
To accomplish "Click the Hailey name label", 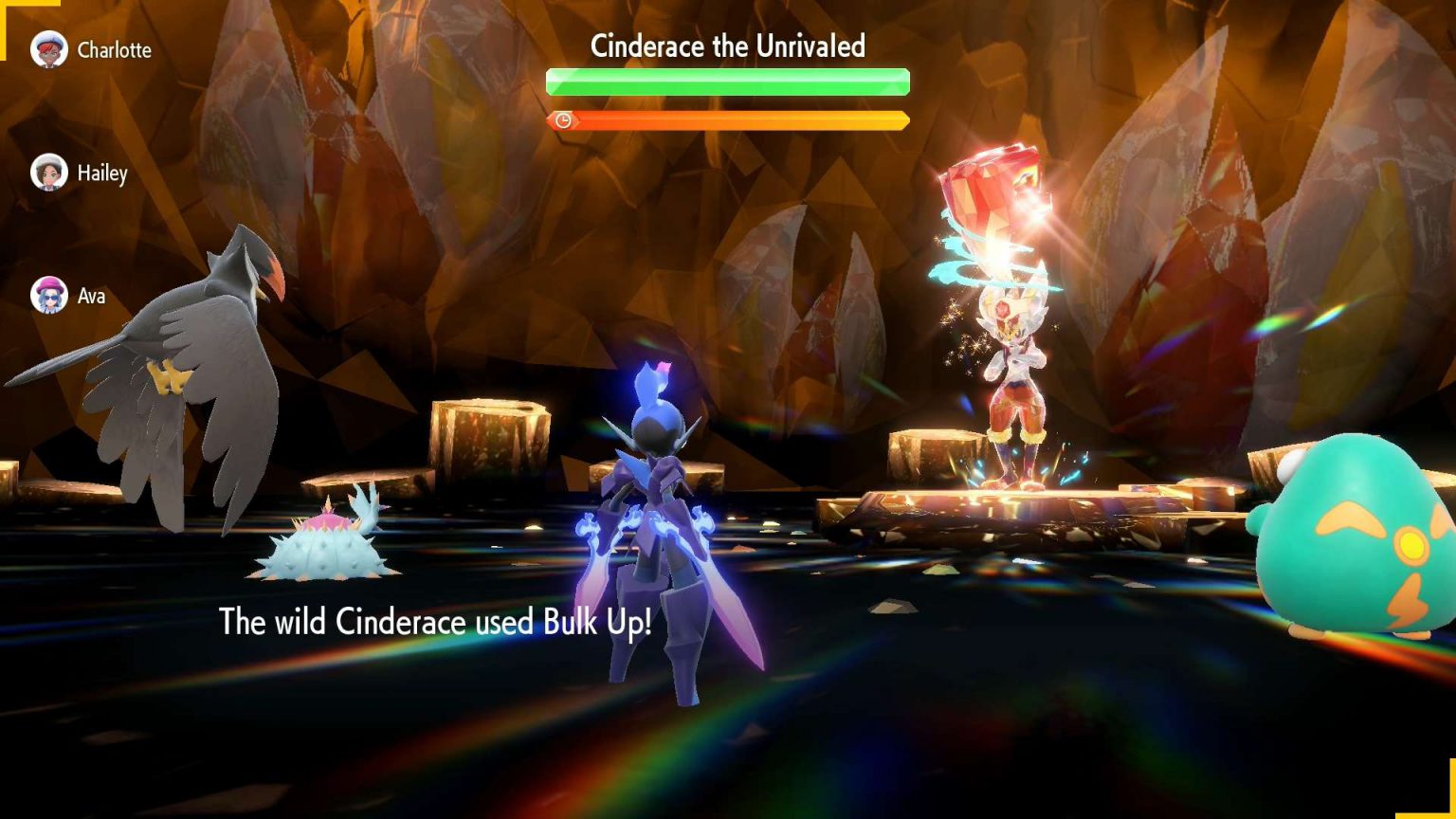I will click(x=102, y=174).
